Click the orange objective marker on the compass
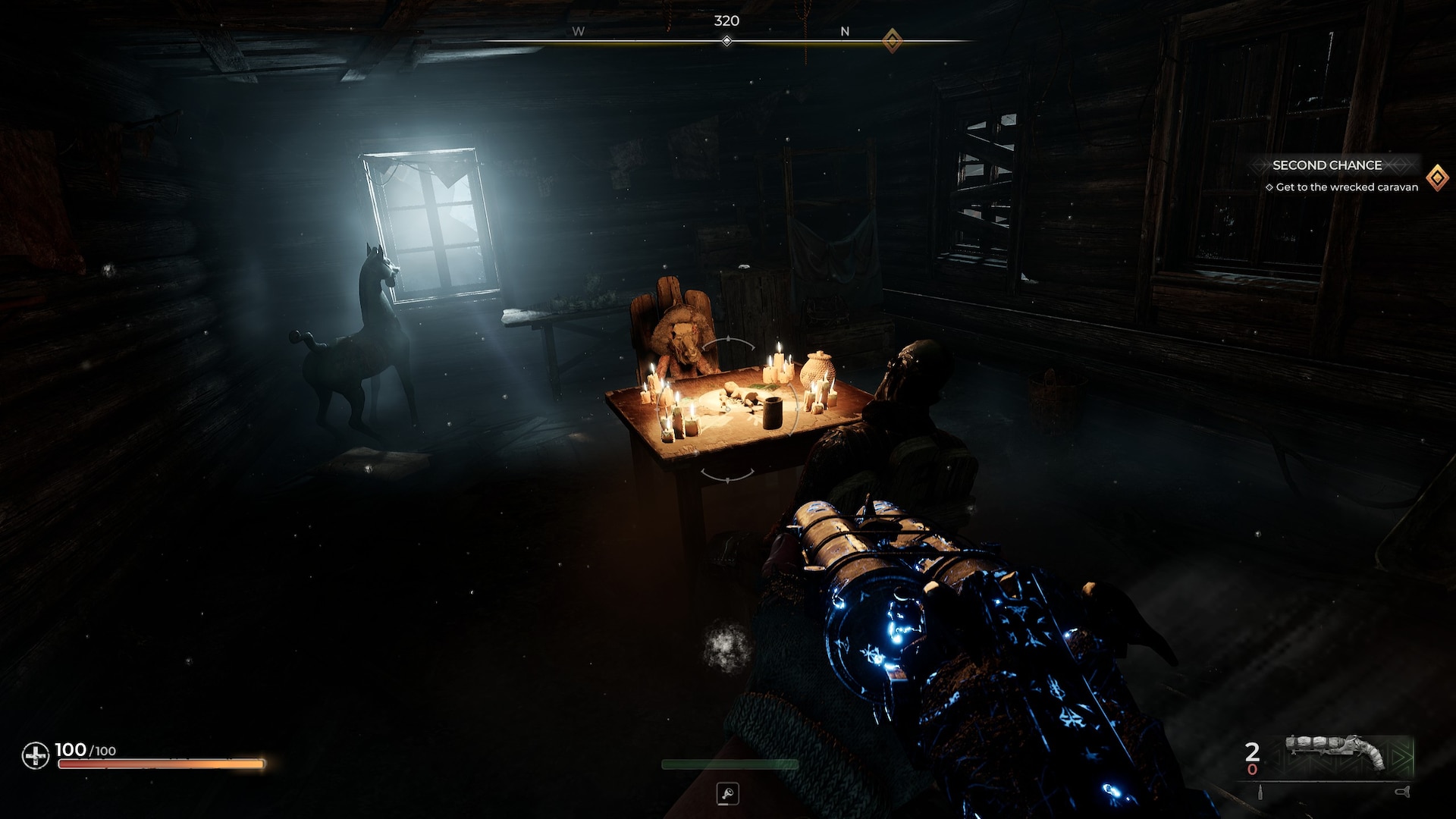Viewport: 1456px width, 819px height. click(x=892, y=40)
